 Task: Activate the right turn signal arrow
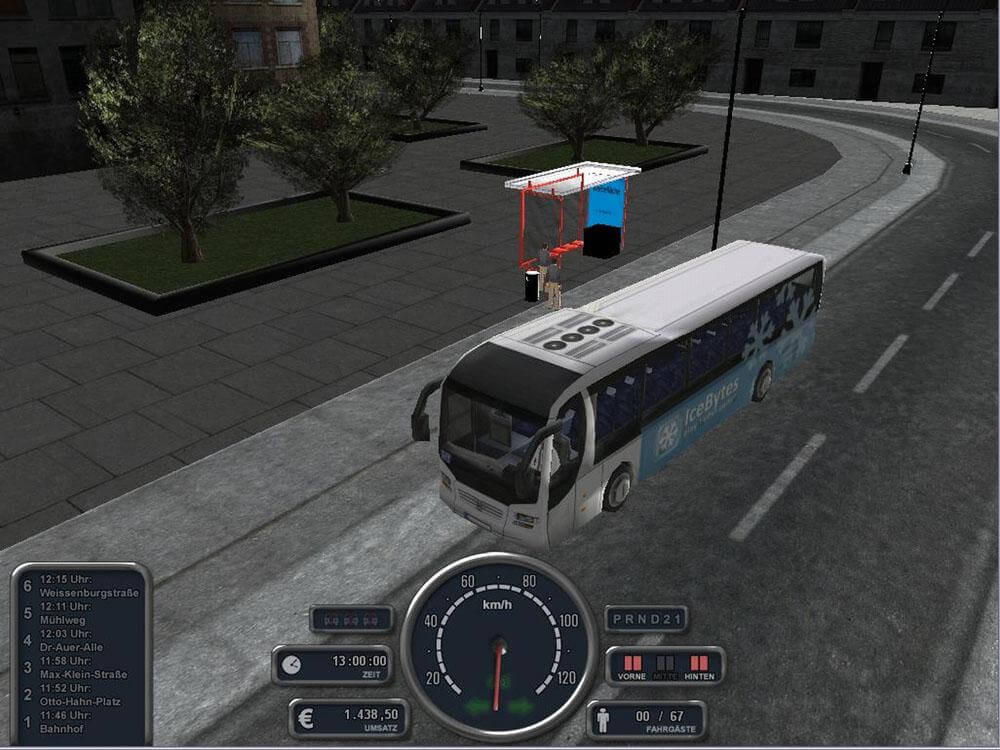point(522,707)
